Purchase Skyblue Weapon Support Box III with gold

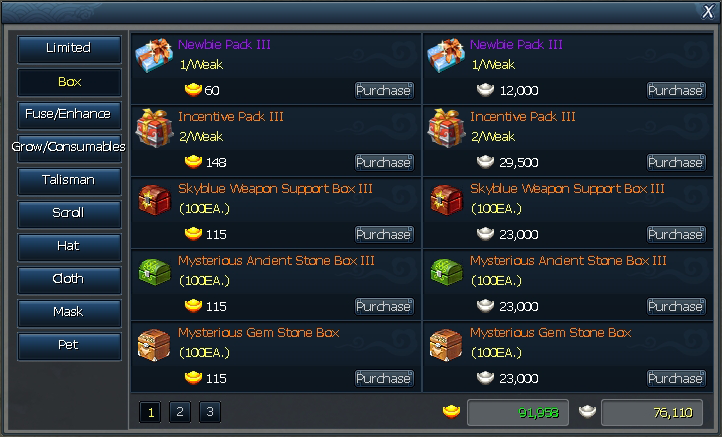pyautogui.click(x=384, y=234)
